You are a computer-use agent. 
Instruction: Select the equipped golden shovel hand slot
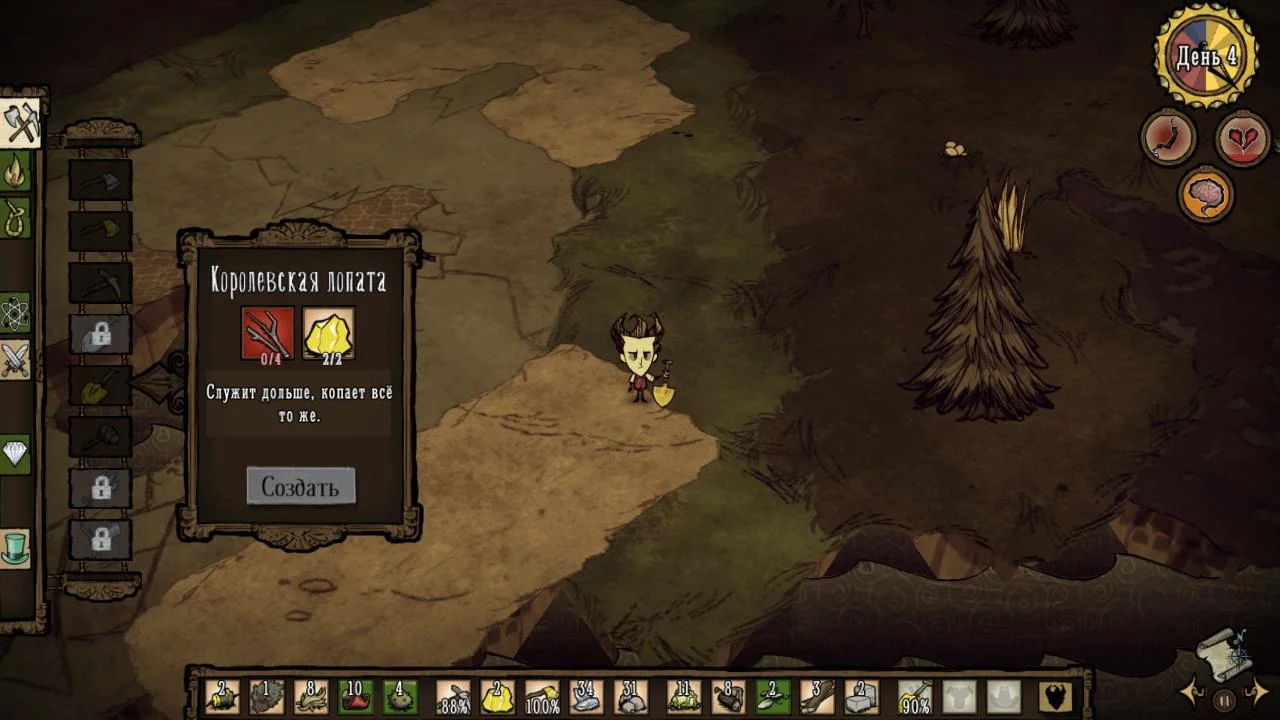click(915, 696)
